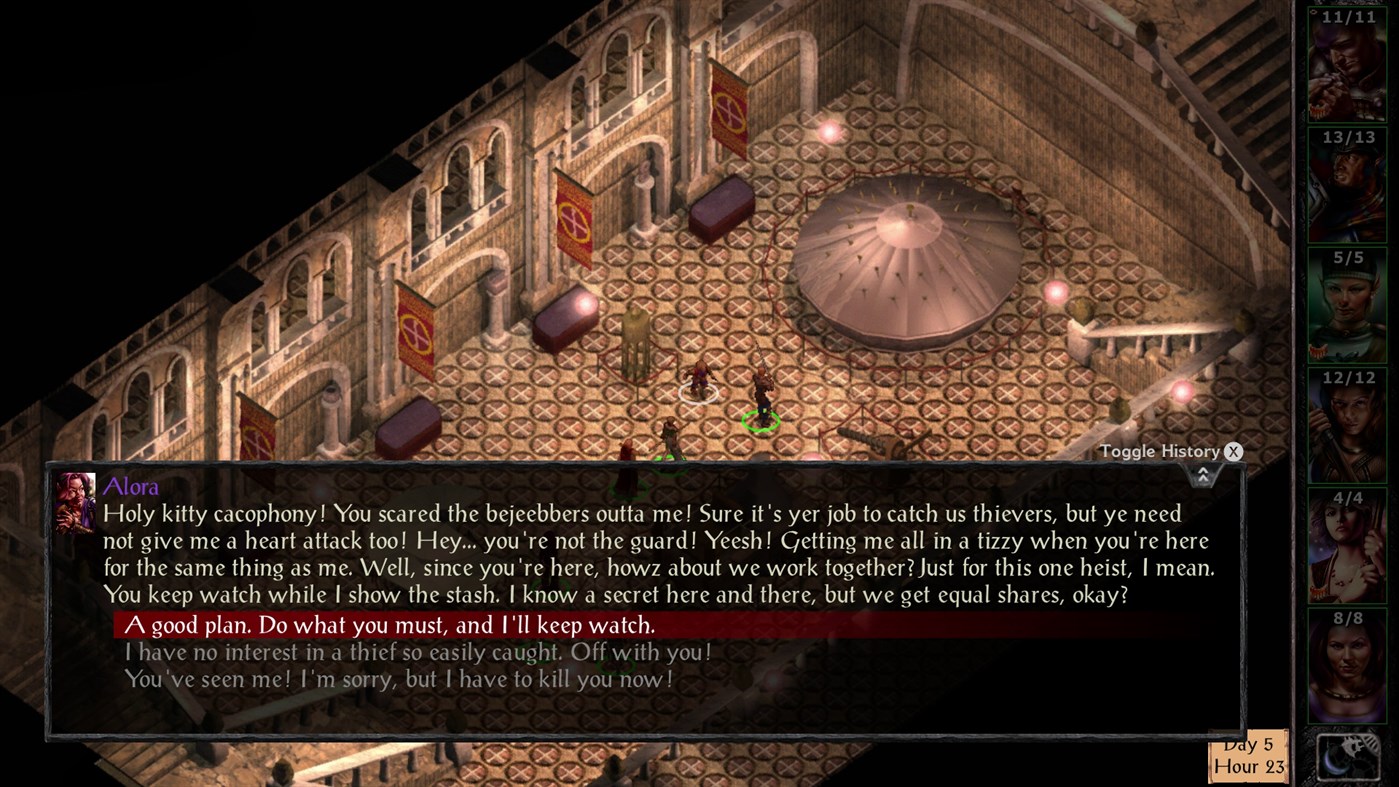Pick the "I have to kill you now" option
This screenshot has width=1399, height=787.
(400, 678)
